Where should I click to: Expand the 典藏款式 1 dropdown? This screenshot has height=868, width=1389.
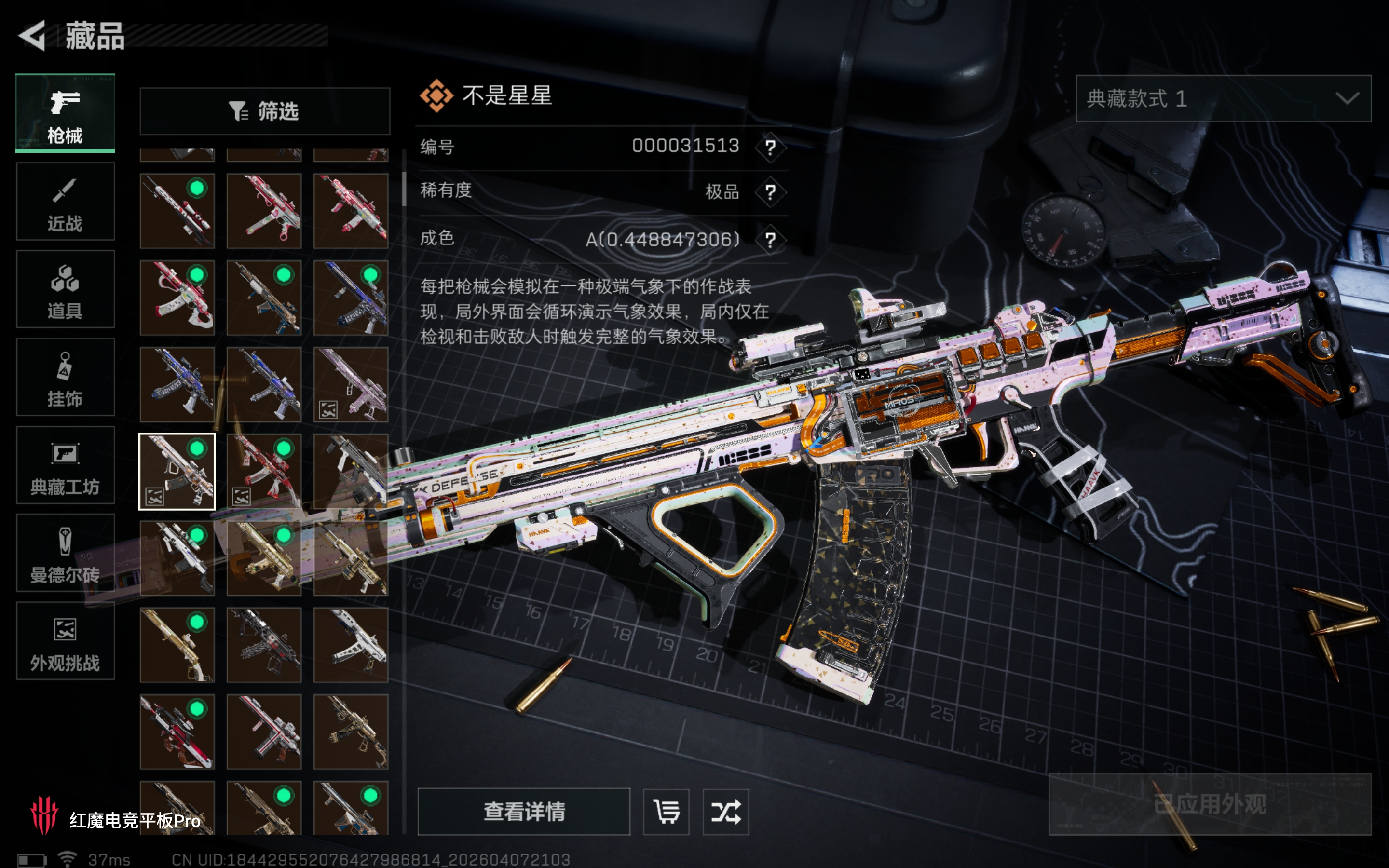coord(1223,99)
